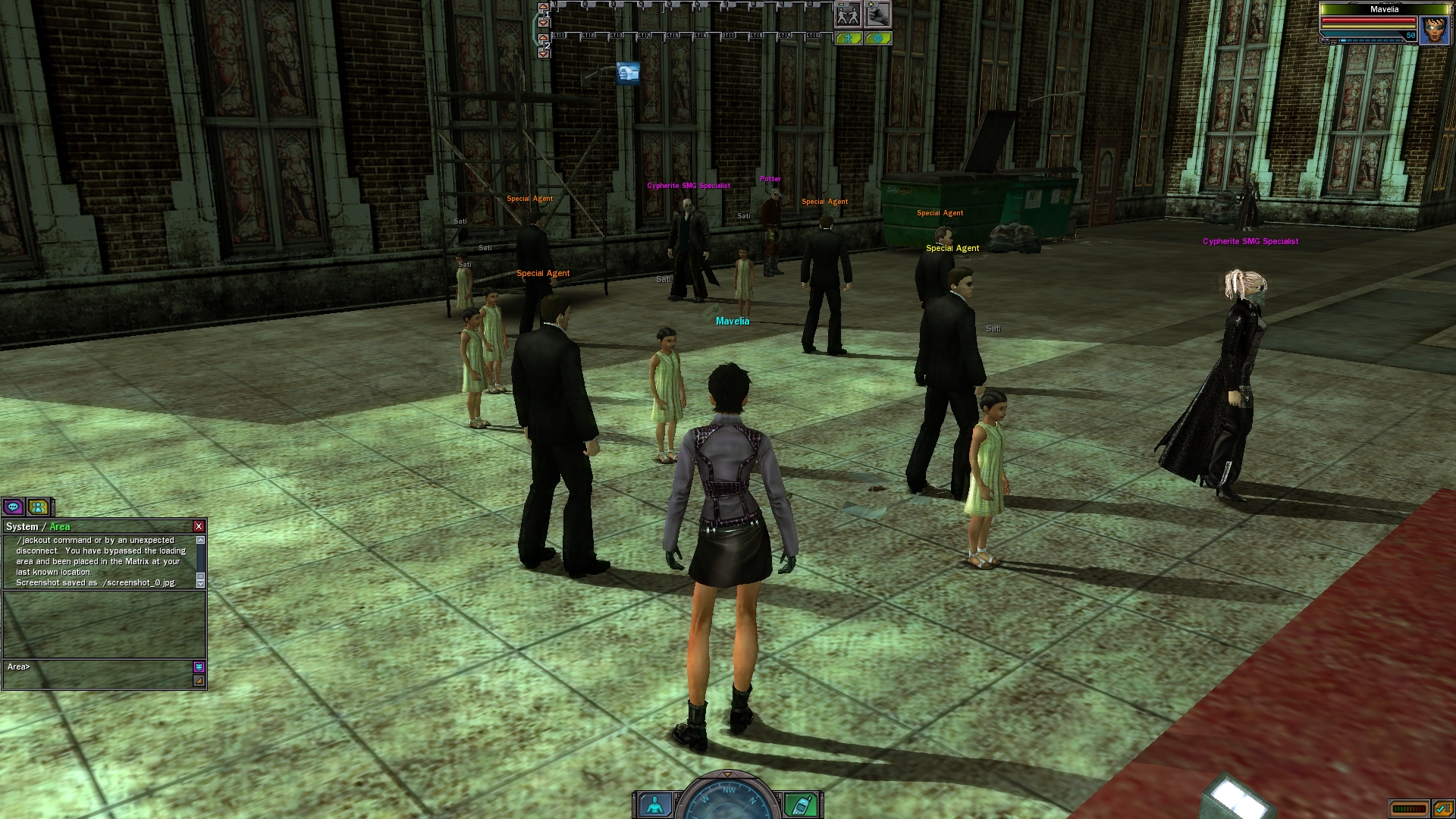Click the blue fist buff icon
The height and width of the screenshot is (819, 1456).
[628, 73]
